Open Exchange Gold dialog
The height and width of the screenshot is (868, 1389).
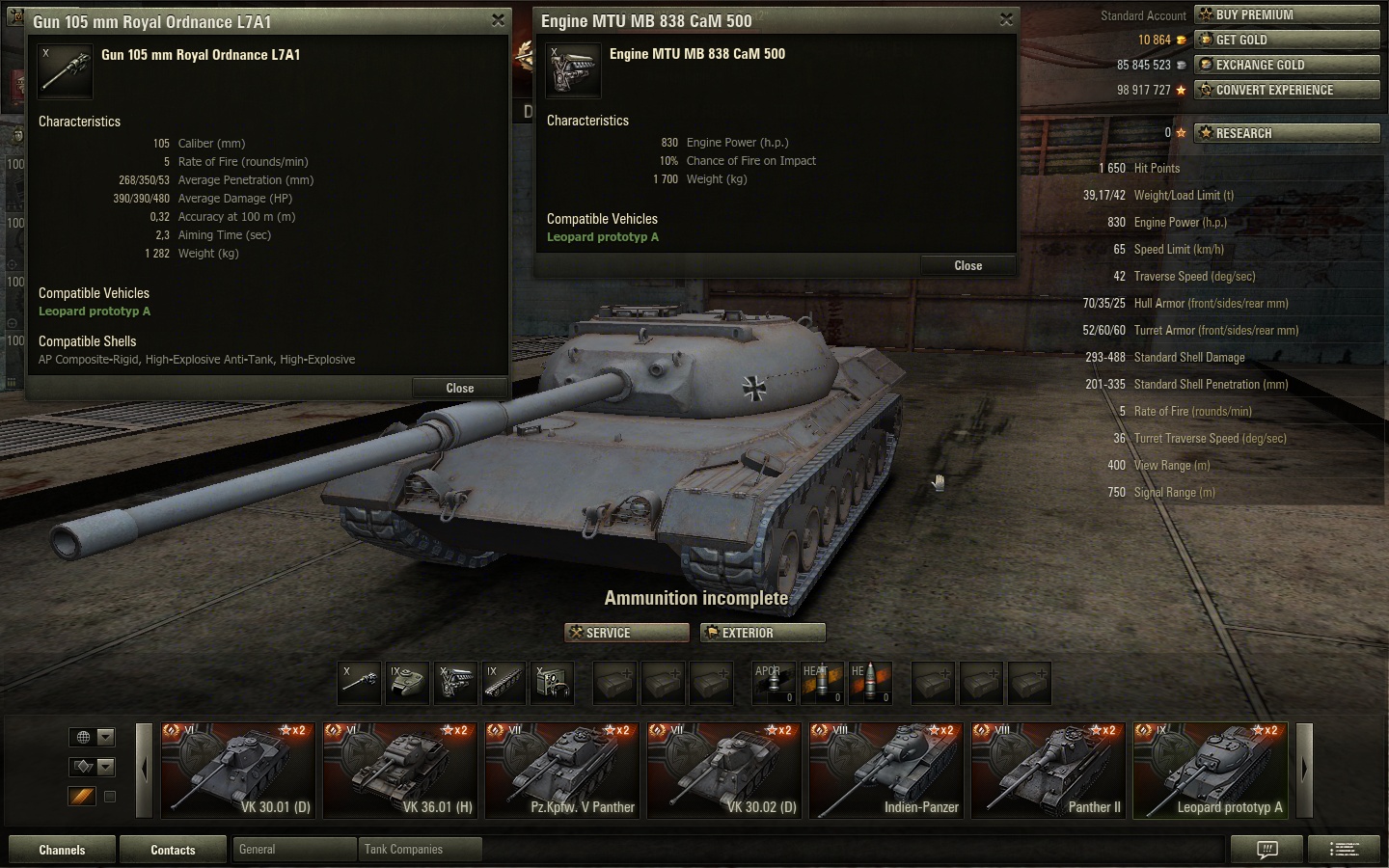coord(1287,65)
